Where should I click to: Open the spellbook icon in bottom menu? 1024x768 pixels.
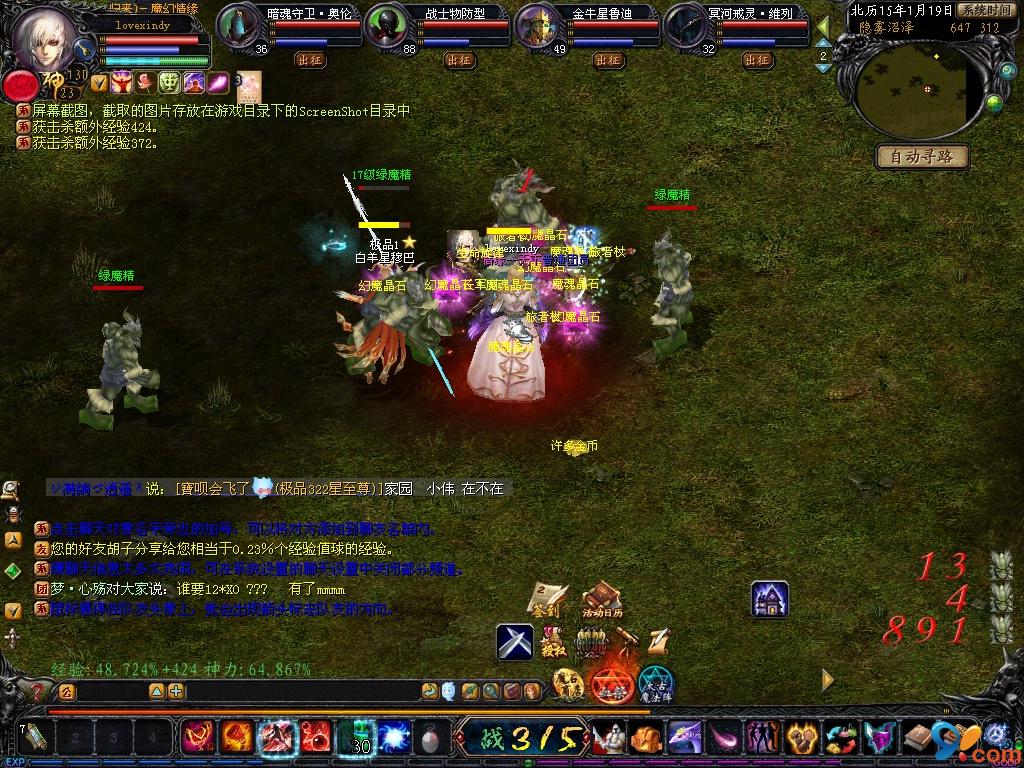[x=919, y=738]
